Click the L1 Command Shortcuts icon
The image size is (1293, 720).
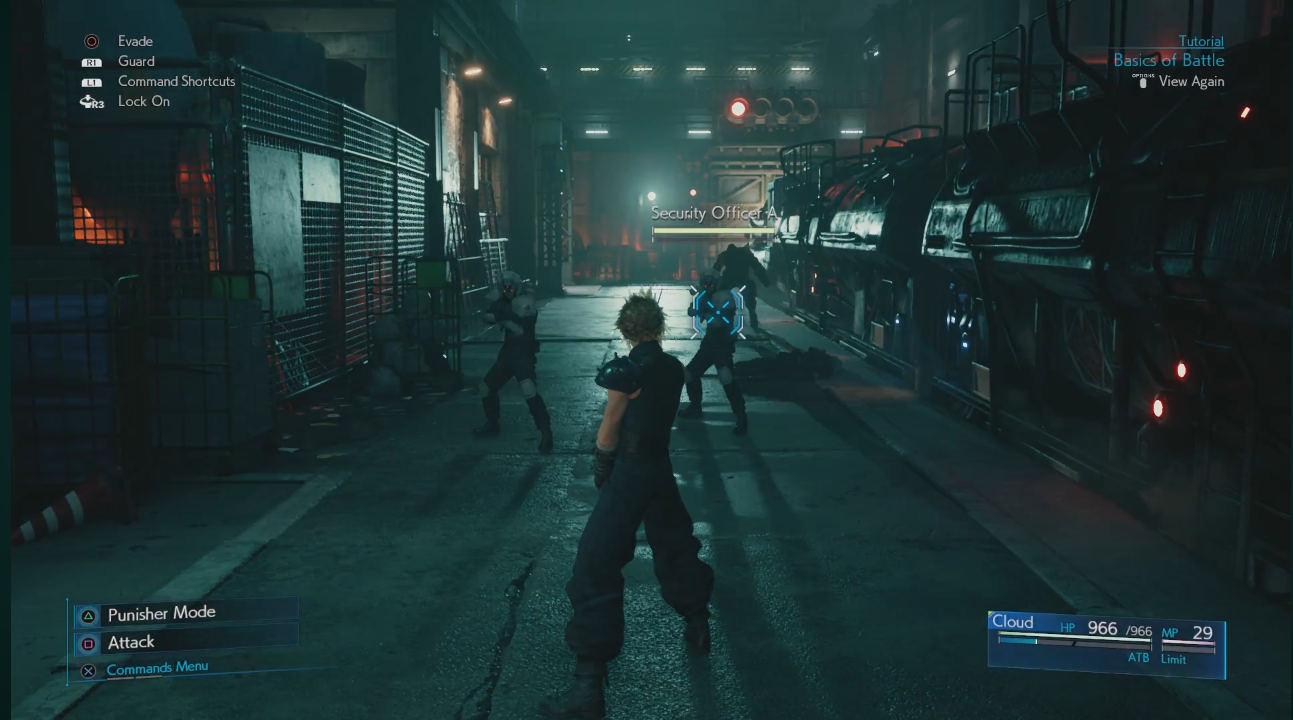point(91,81)
